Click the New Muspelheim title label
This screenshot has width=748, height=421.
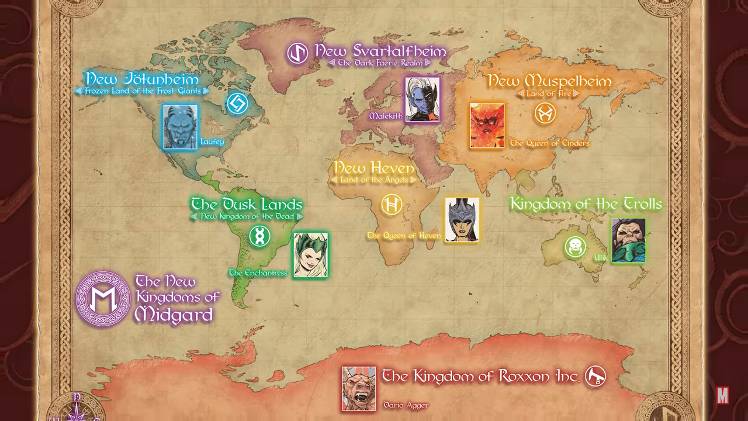click(x=535, y=80)
